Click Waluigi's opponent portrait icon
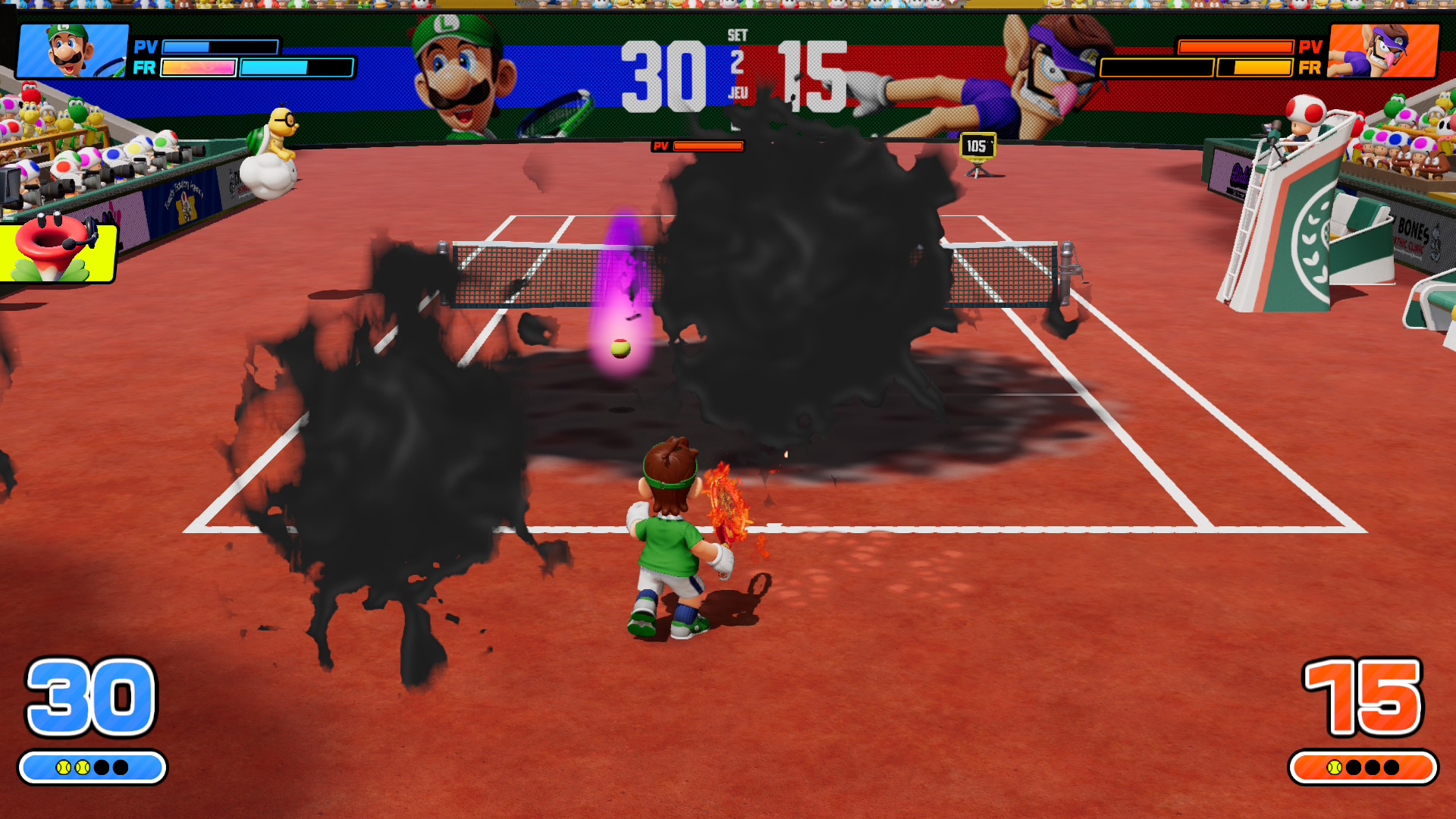 click(1383, 51)
